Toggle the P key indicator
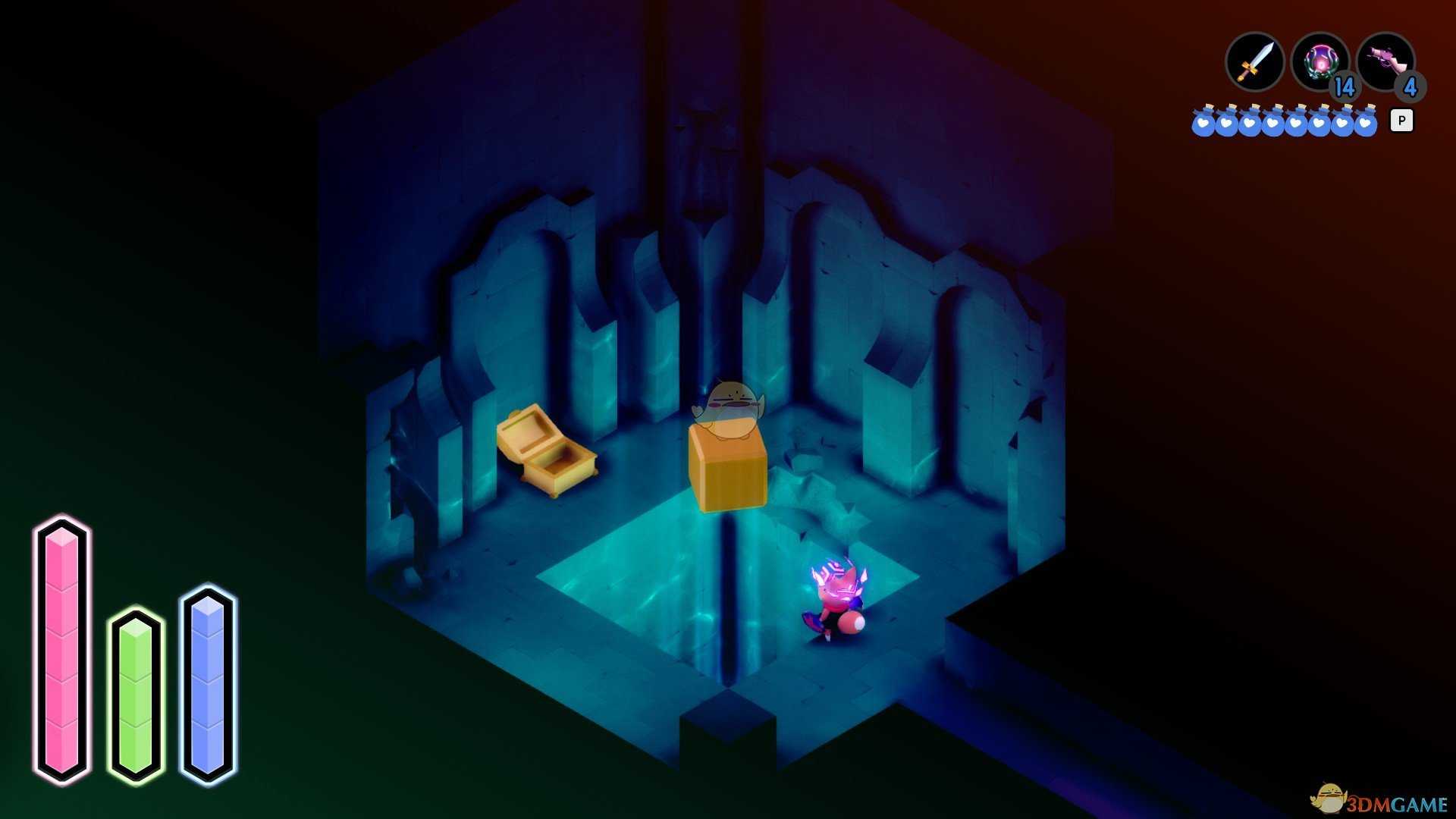The width and height of the screenshot is (1456, 819). coord(1402,120)
